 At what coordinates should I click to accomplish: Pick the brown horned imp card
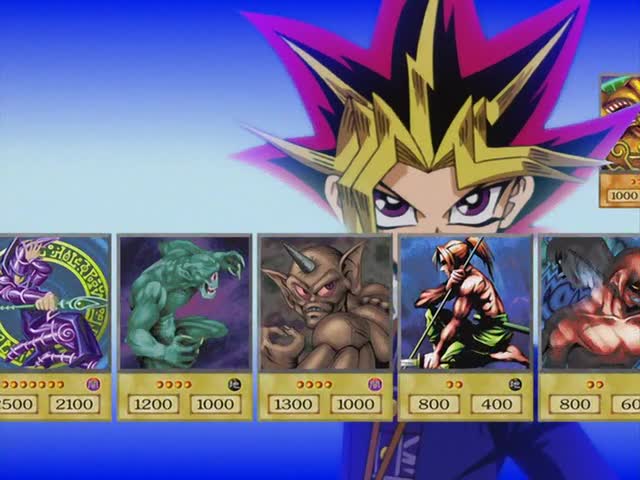[325, 325]
